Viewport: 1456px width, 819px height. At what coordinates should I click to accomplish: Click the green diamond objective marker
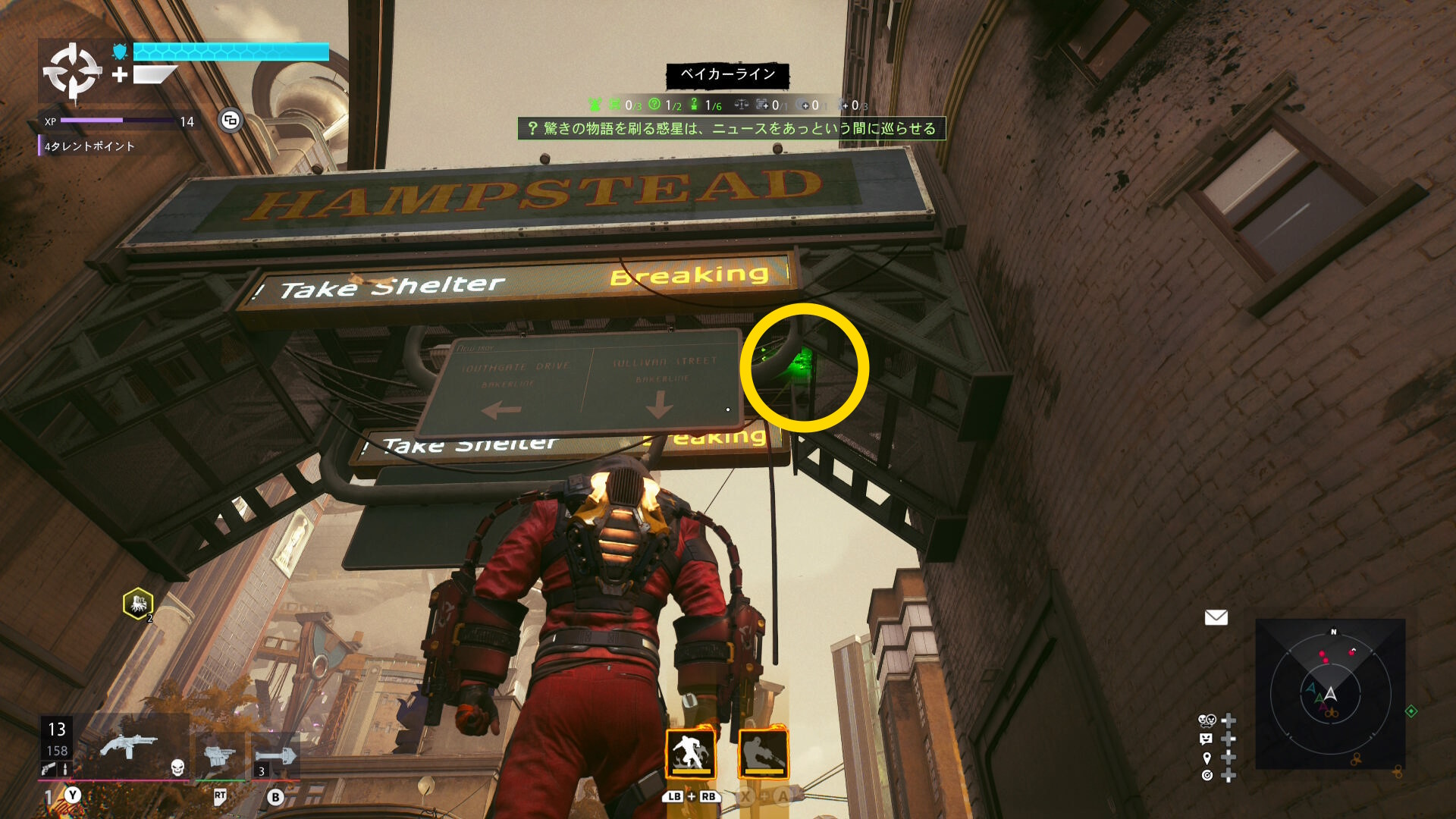1411,711
